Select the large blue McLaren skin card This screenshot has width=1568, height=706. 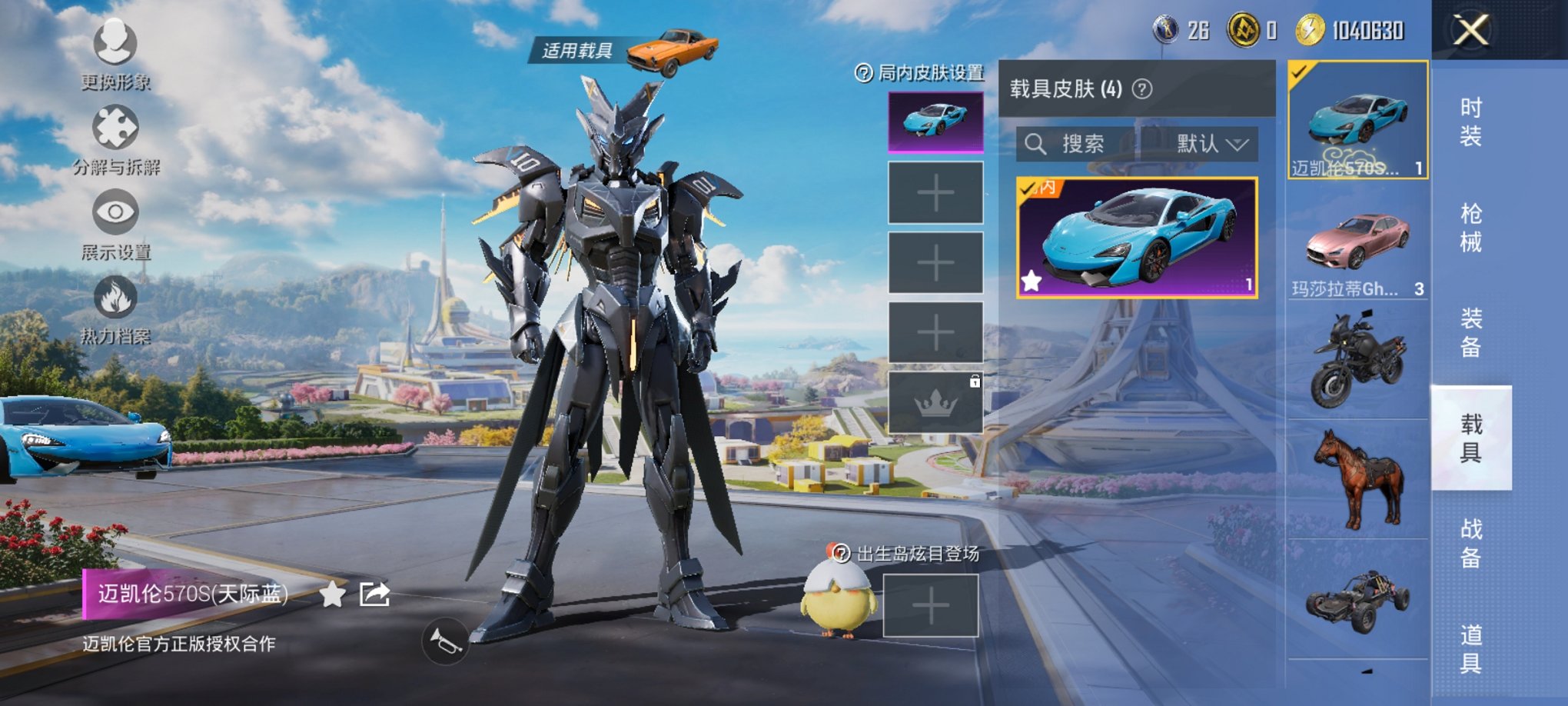(1136, 238)
